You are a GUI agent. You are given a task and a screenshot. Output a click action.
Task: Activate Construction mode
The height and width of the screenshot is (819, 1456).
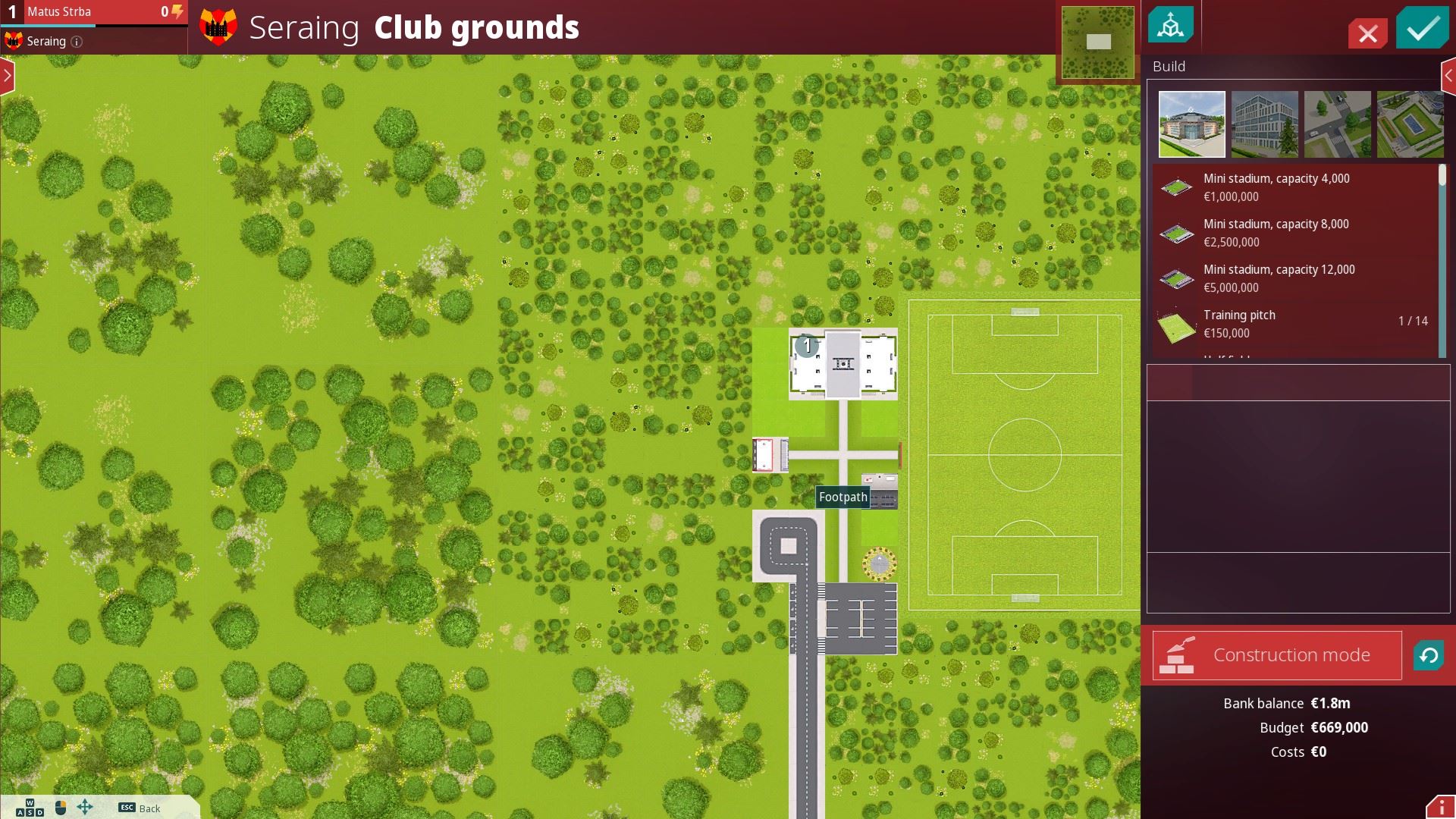point(1277,655)
